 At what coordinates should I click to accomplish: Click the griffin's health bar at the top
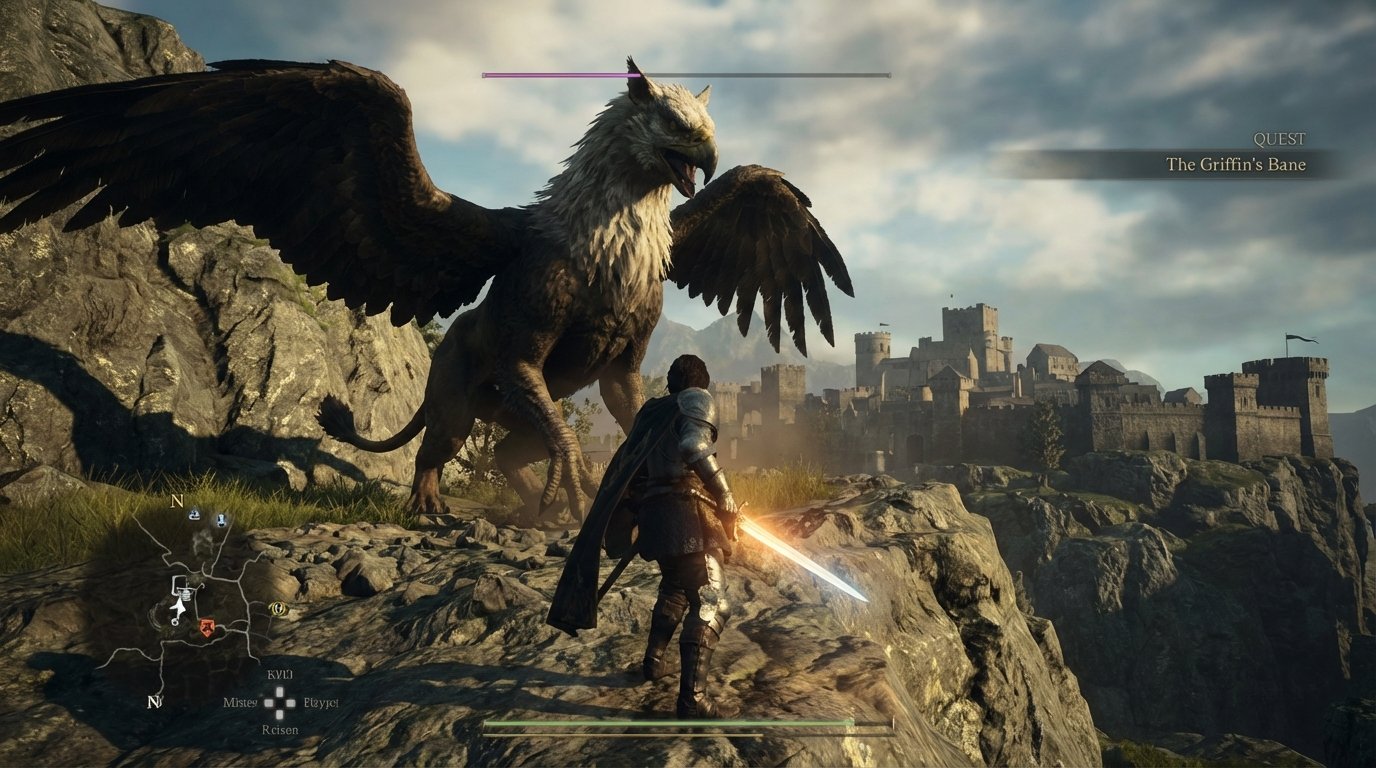[685, 74]
